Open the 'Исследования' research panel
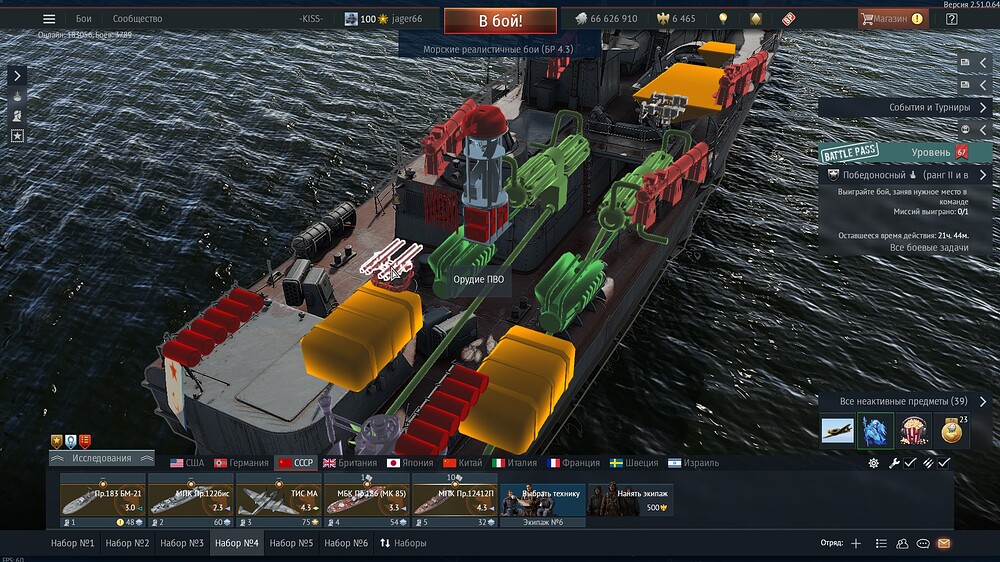Viewport: 1000px width, 562px height. 101,458
